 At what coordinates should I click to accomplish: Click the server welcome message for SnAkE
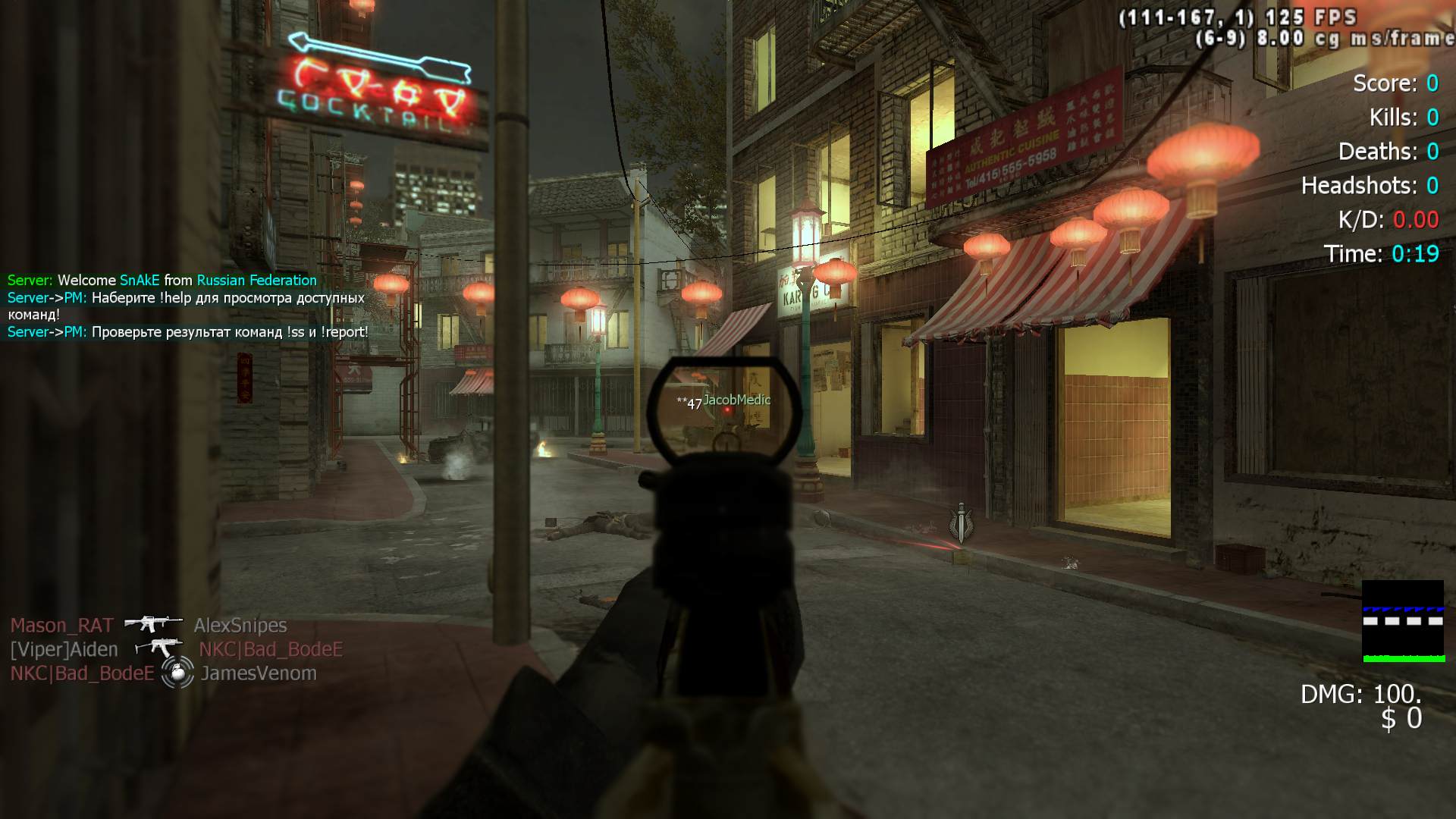pos(162,281)
